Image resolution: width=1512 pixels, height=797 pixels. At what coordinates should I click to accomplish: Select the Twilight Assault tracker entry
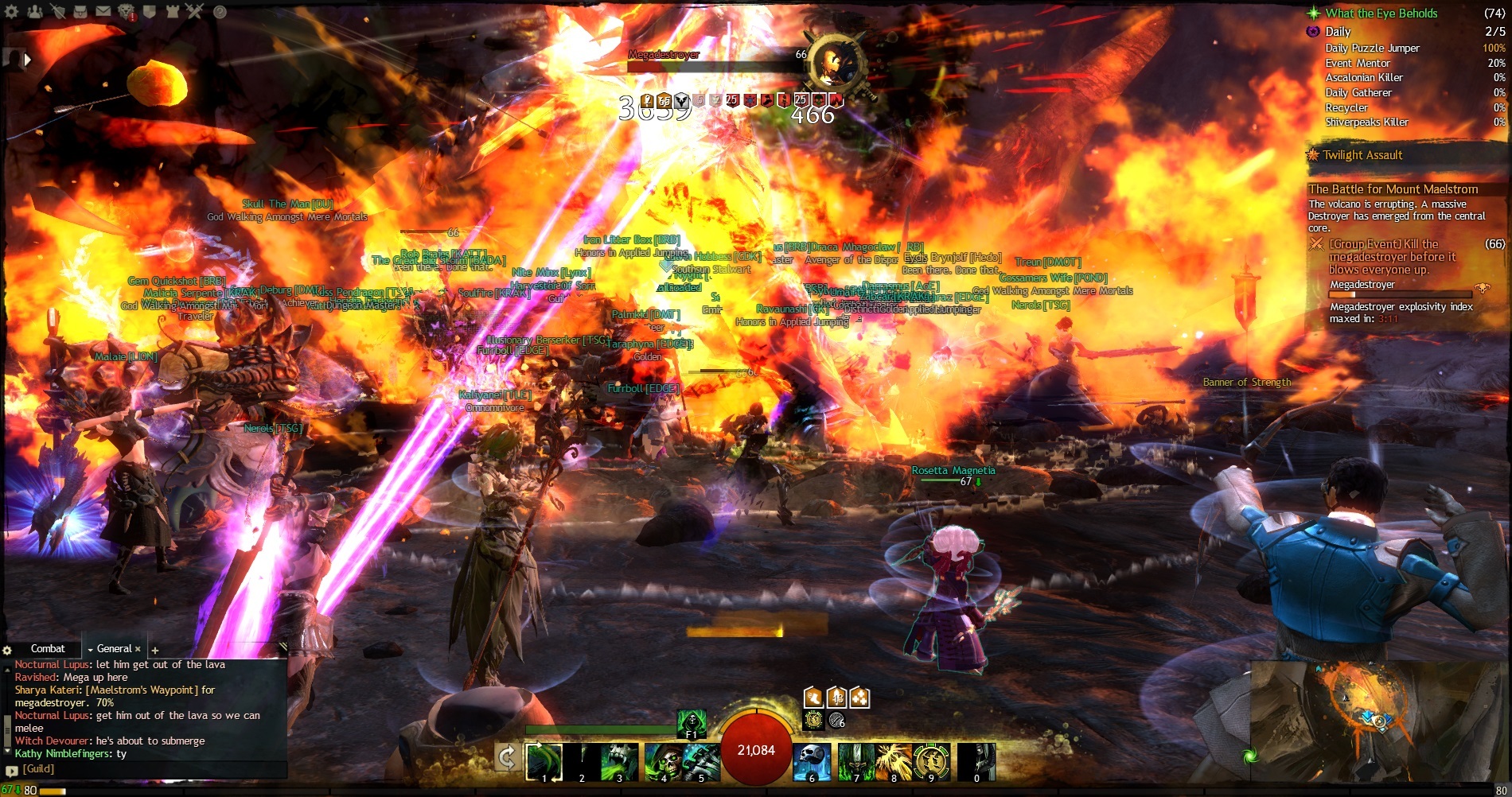[1362, 155]
